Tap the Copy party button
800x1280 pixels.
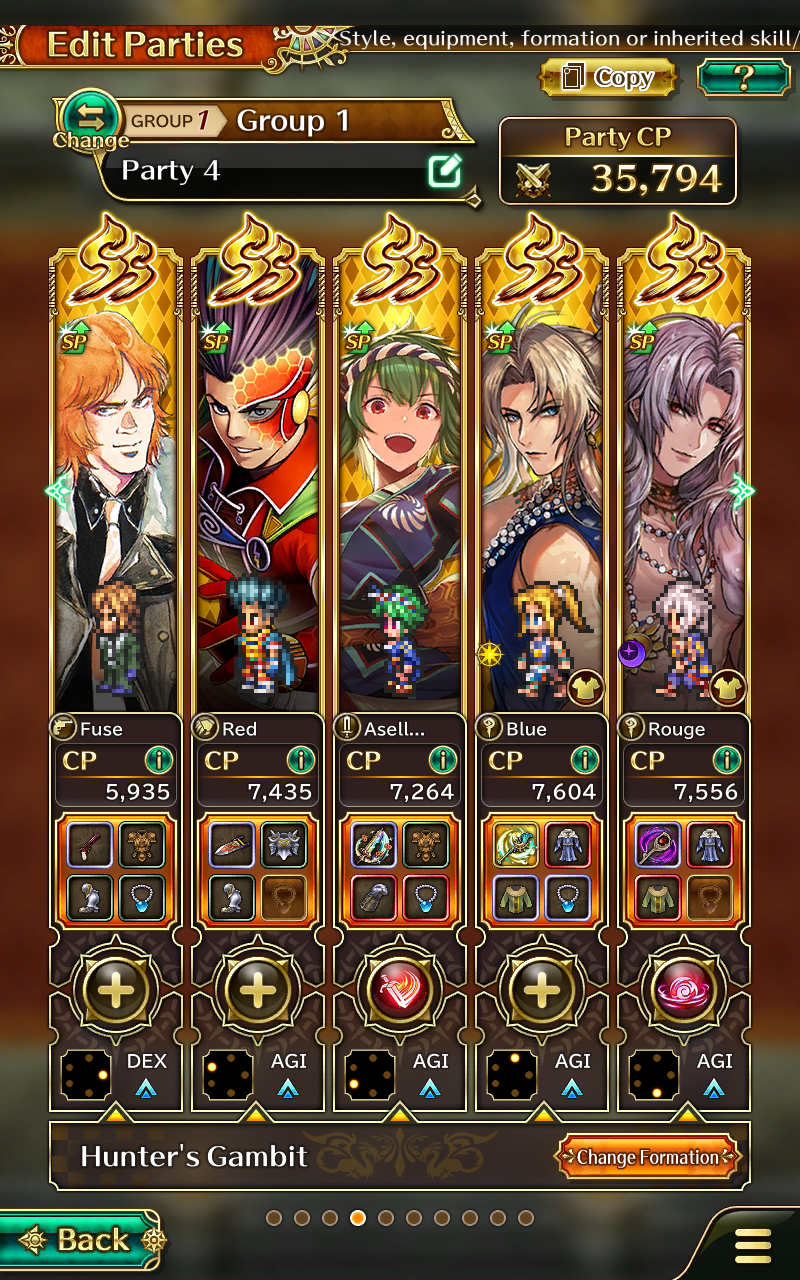(608, 78)
